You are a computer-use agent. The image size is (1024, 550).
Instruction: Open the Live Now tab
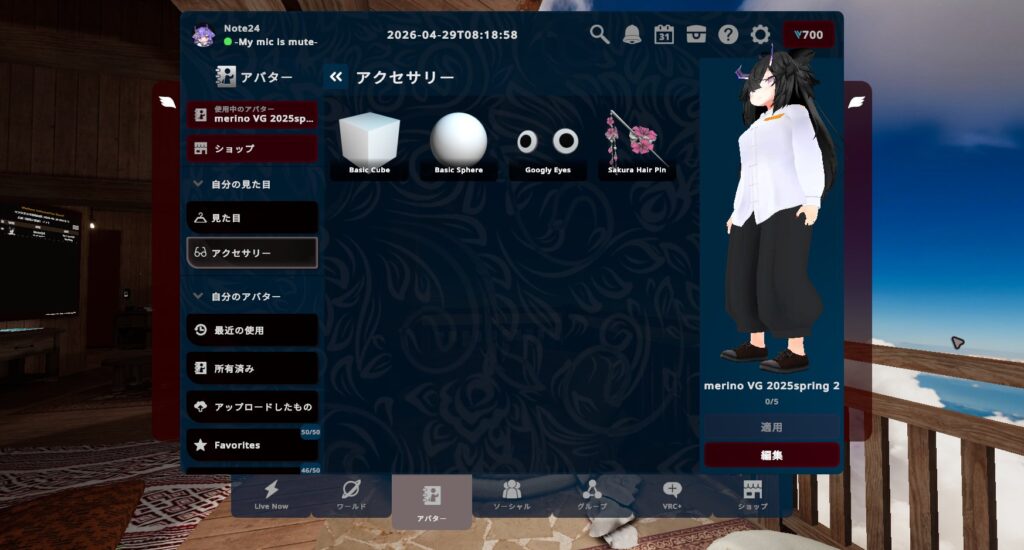coord(271,495)
